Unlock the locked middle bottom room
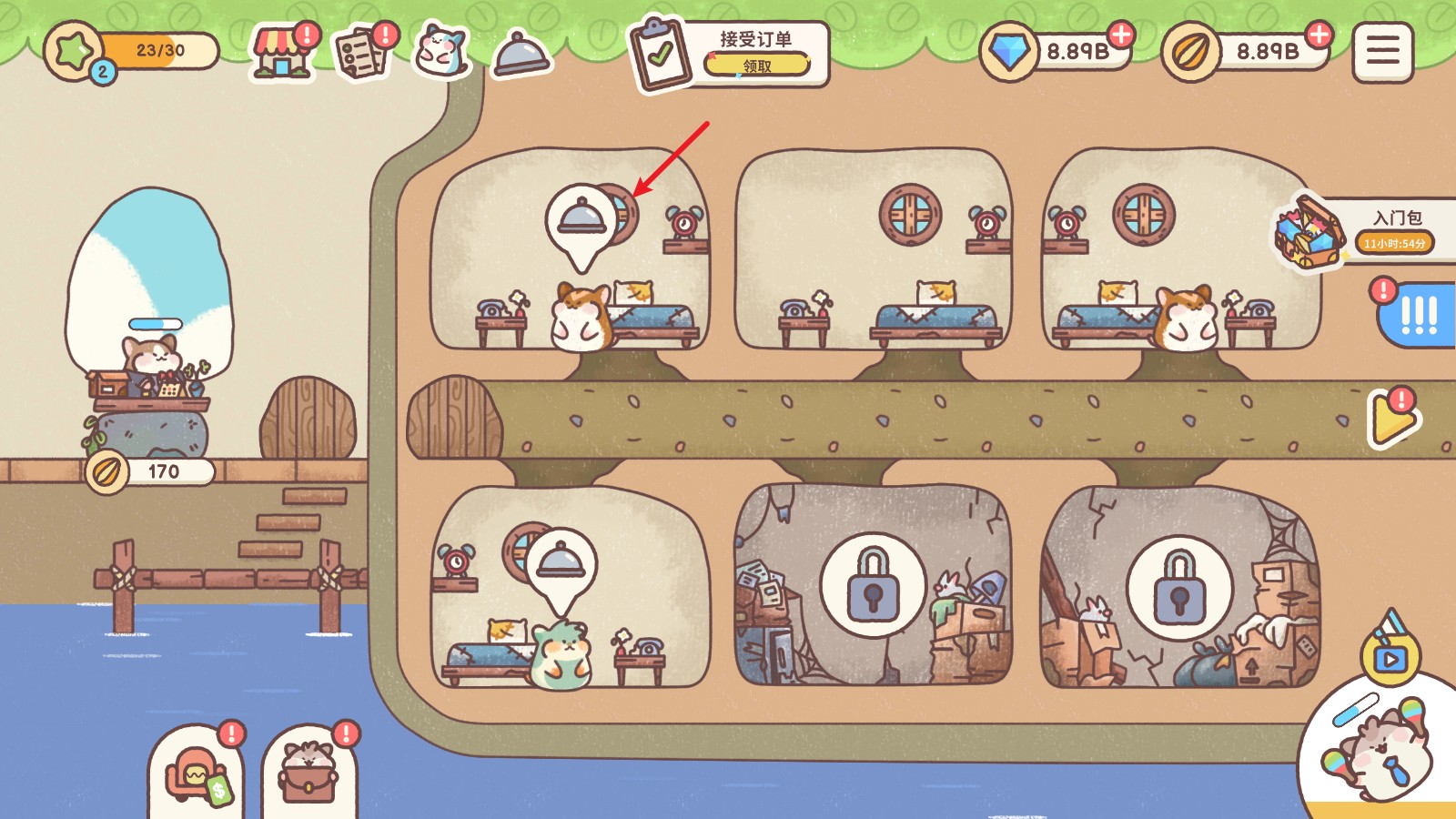Image resolution: width=1456 pixels, height=819 pixels. coord(873,586)
